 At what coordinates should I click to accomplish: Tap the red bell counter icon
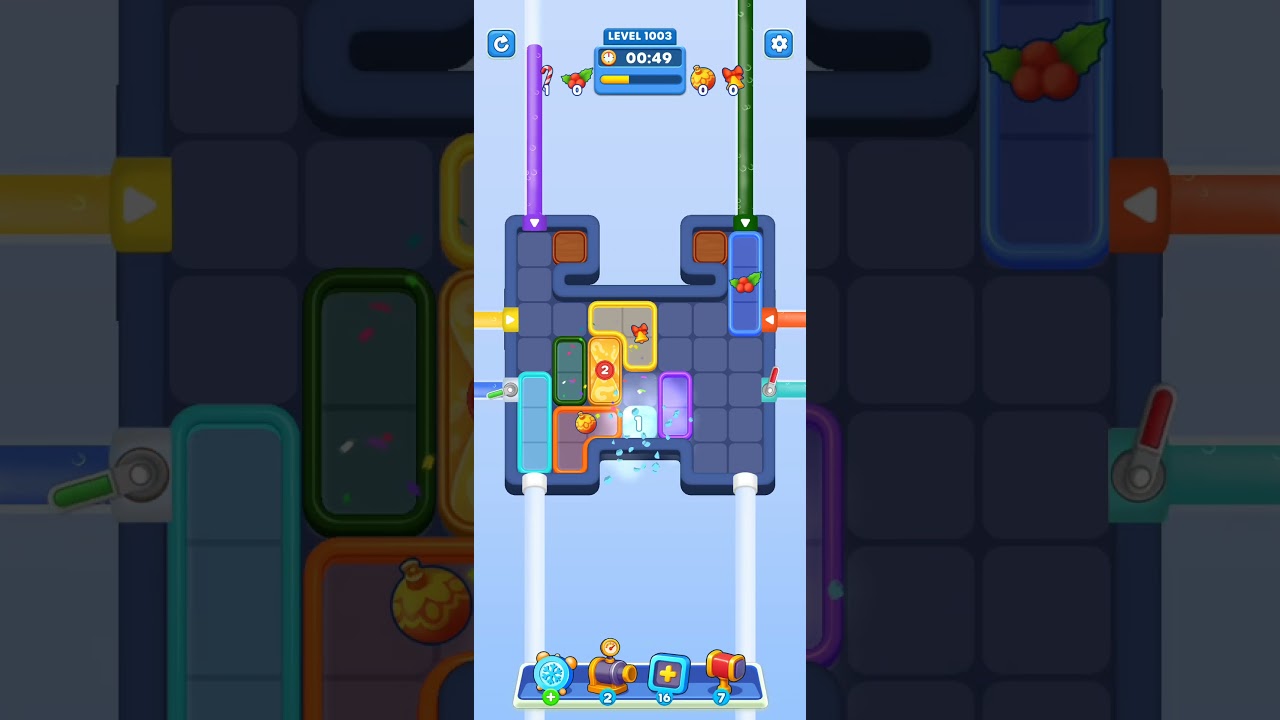tap(732, 77)
